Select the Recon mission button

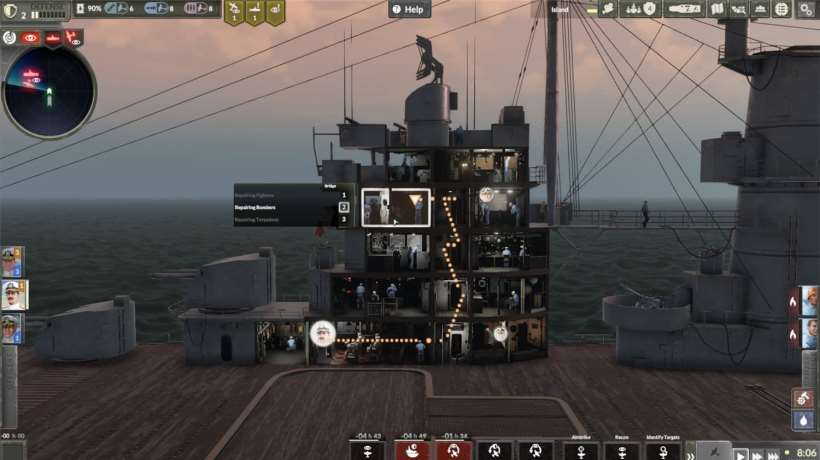[621, 450]
